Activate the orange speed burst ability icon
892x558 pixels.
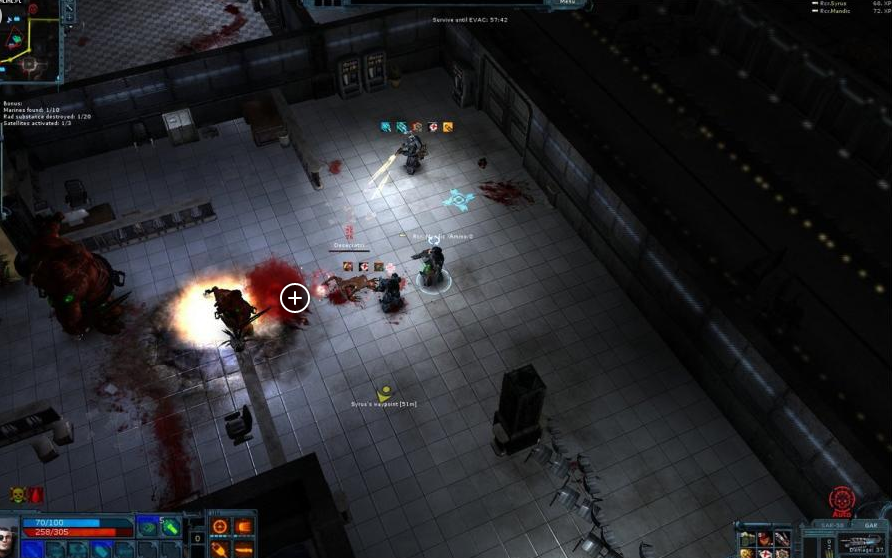point(243,526)
